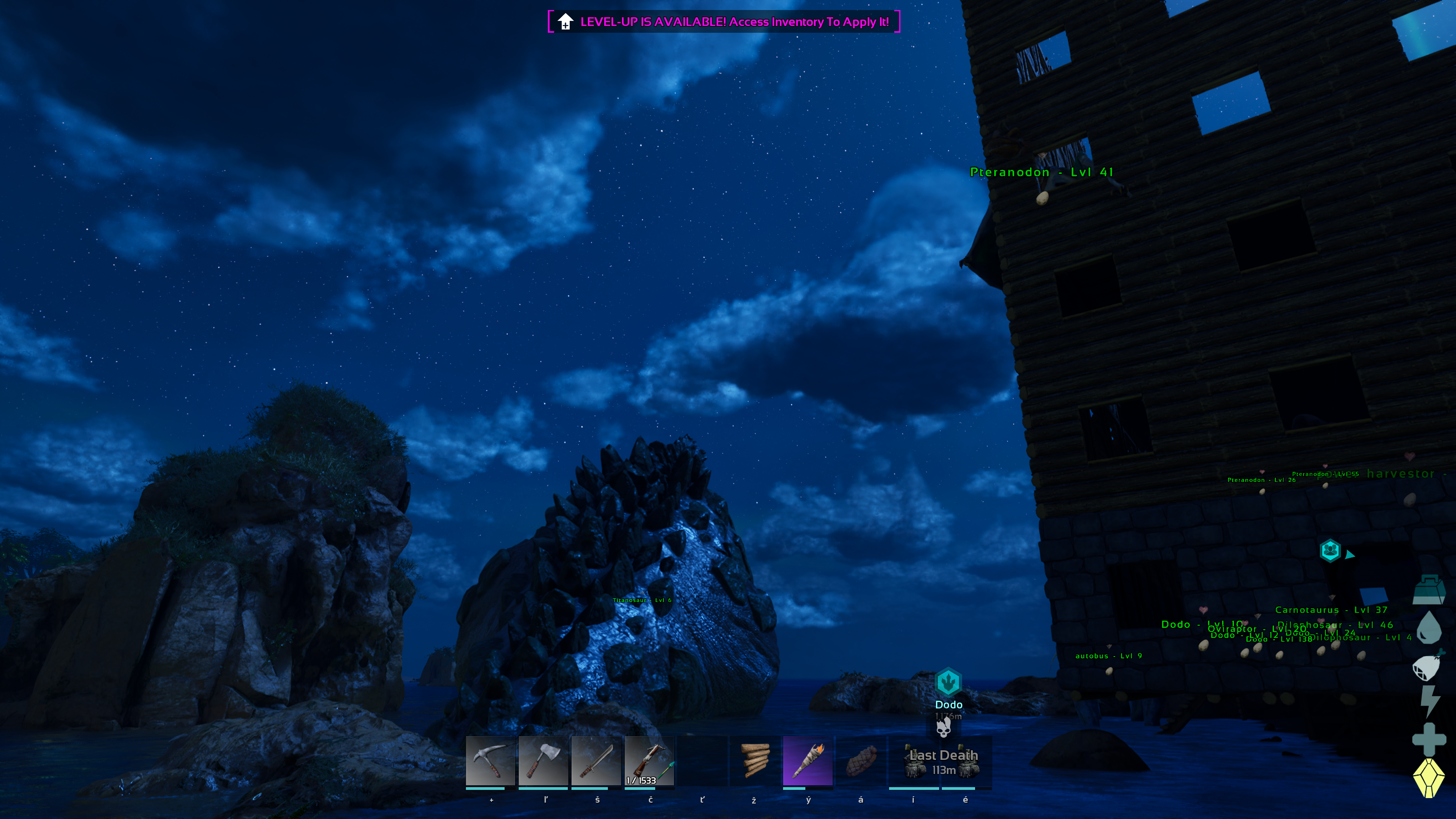The height and width of the screenshot is (819, 1456).
Task: Click the tribe members hexagon icon
Action: [x=1330, y=550]
